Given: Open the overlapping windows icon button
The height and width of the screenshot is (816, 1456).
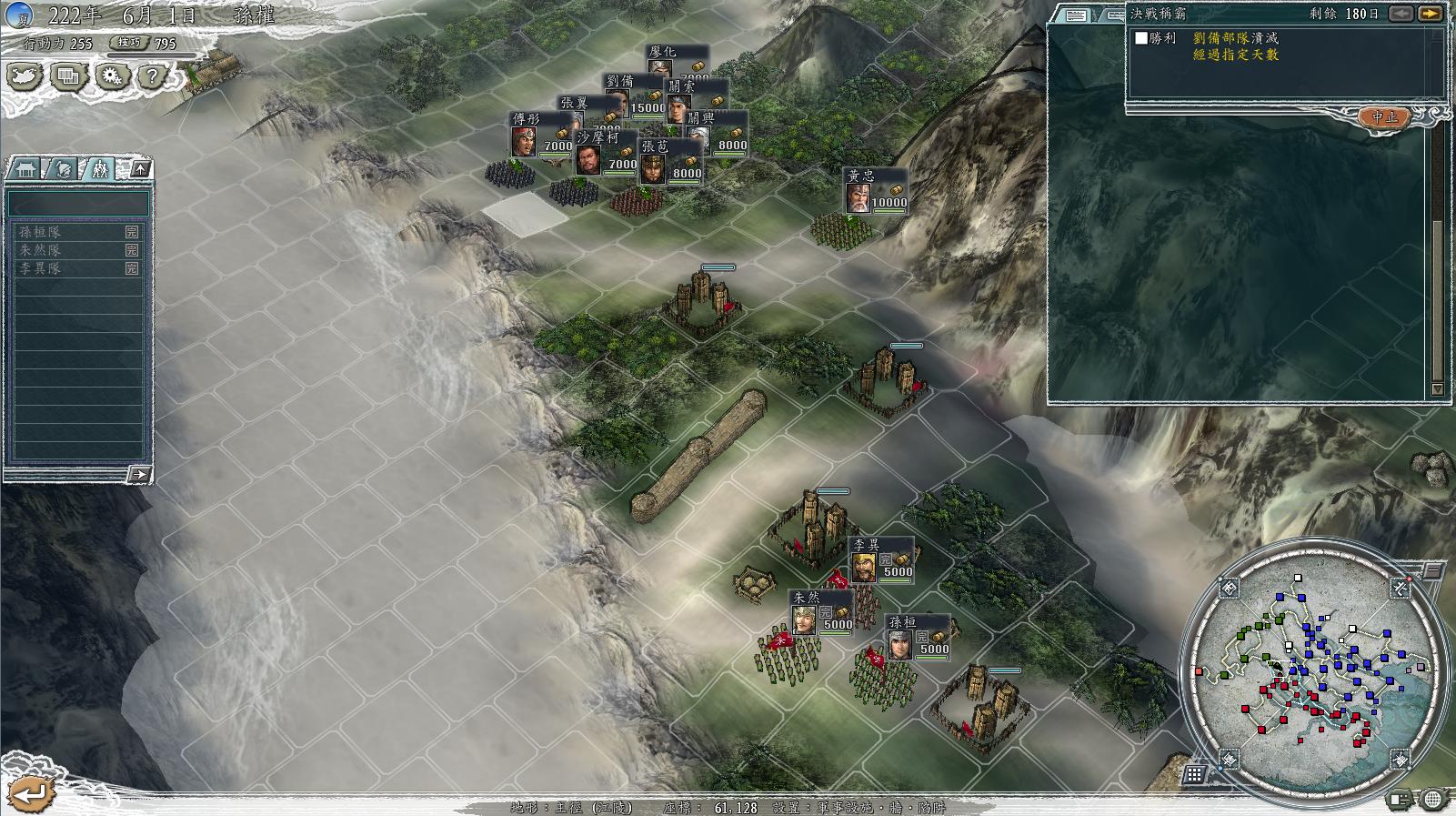Looking at the screenshot, I should point(68,77).
